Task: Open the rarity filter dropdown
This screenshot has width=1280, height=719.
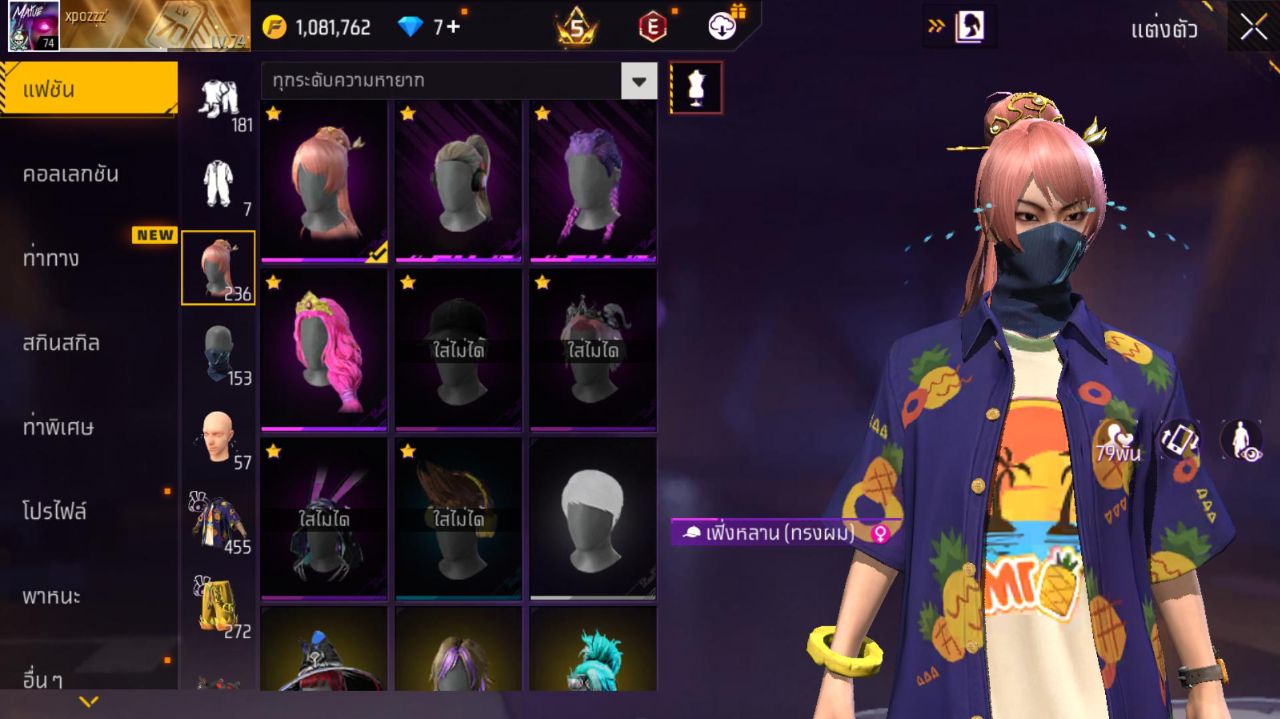Action: pyautogui.click(x=639, y=81)
